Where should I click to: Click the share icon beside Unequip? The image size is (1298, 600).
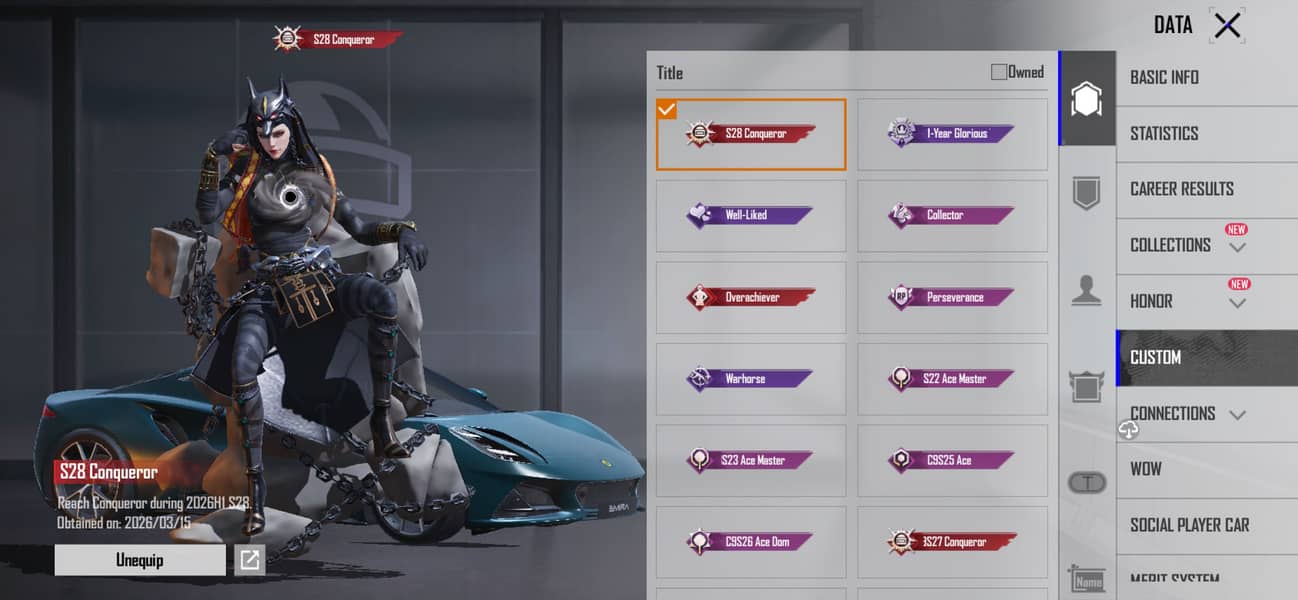pyautogui.click(x=249, y=560)
